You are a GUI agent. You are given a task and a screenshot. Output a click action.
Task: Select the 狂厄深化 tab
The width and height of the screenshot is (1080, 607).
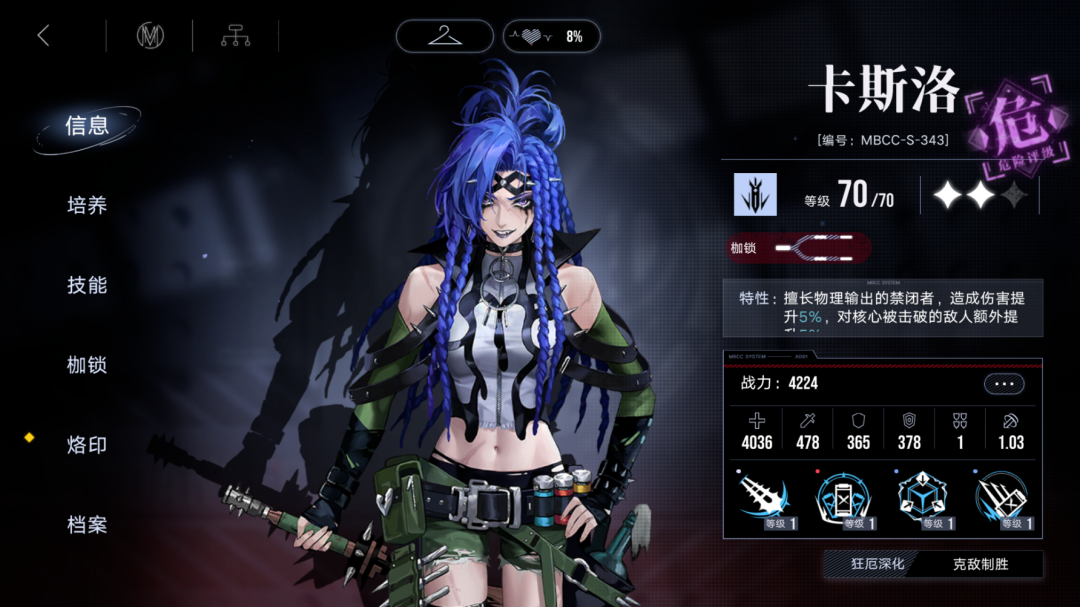point(877,564)
